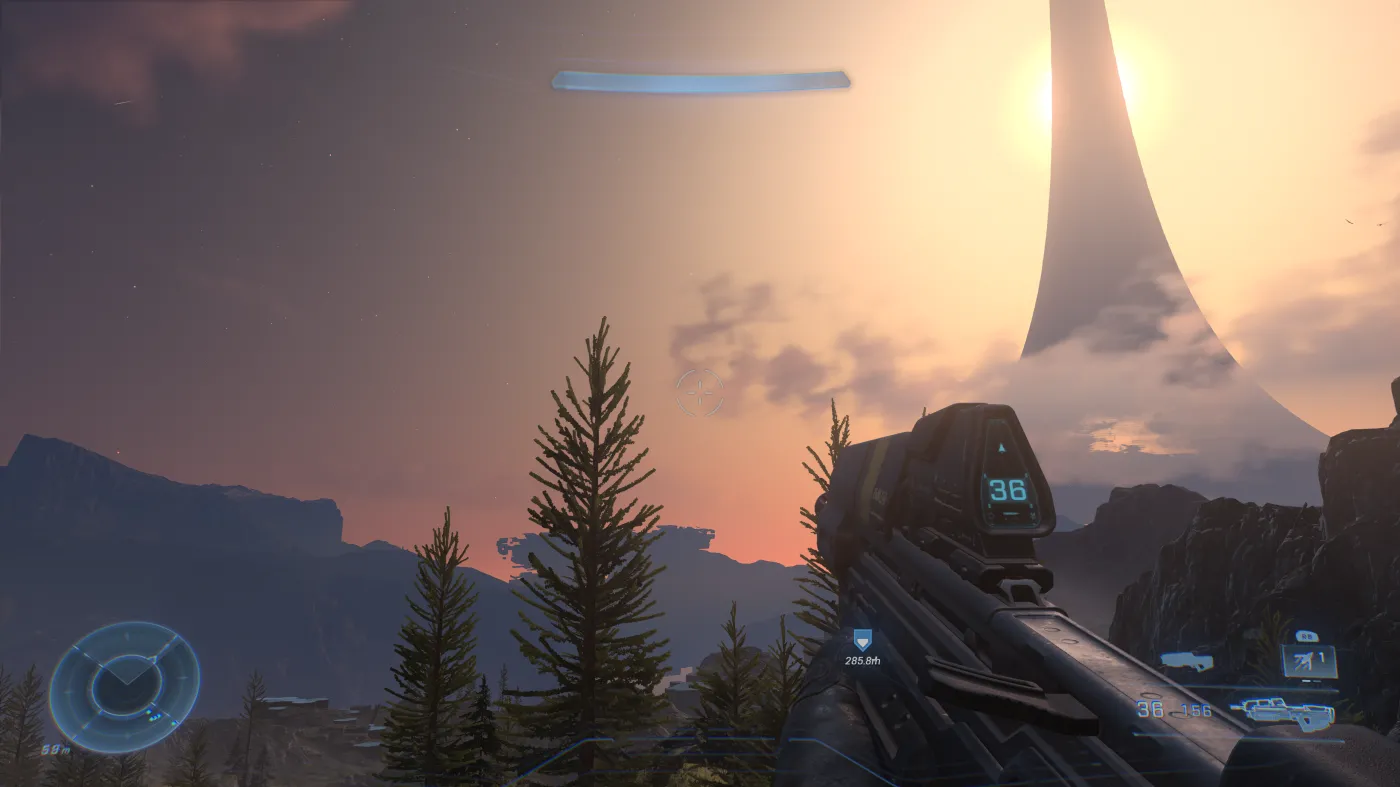
Task: Click the digital 36 readout on the scope
Action: coord(1008,492)
